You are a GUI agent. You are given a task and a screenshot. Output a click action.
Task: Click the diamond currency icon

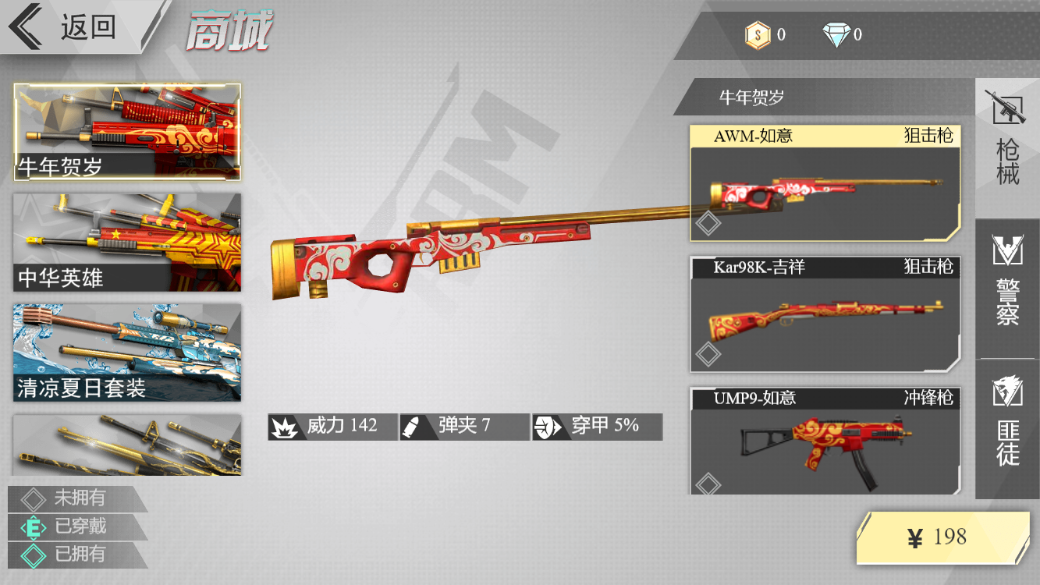835,35
